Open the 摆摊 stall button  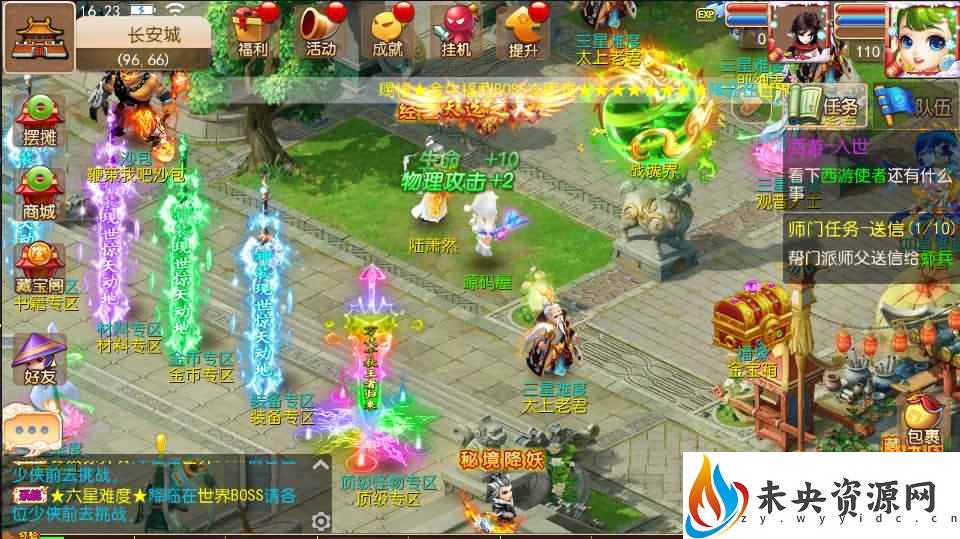pyautogui.click(x=38, y=120)
